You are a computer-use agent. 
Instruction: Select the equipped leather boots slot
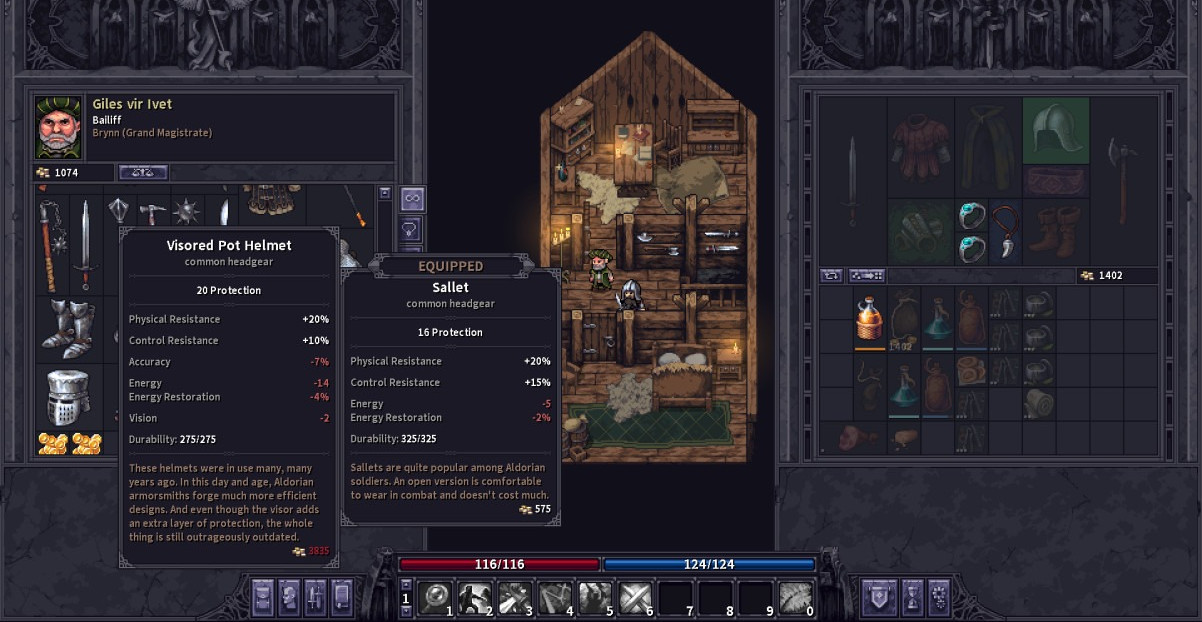(x=1056, y=232)
